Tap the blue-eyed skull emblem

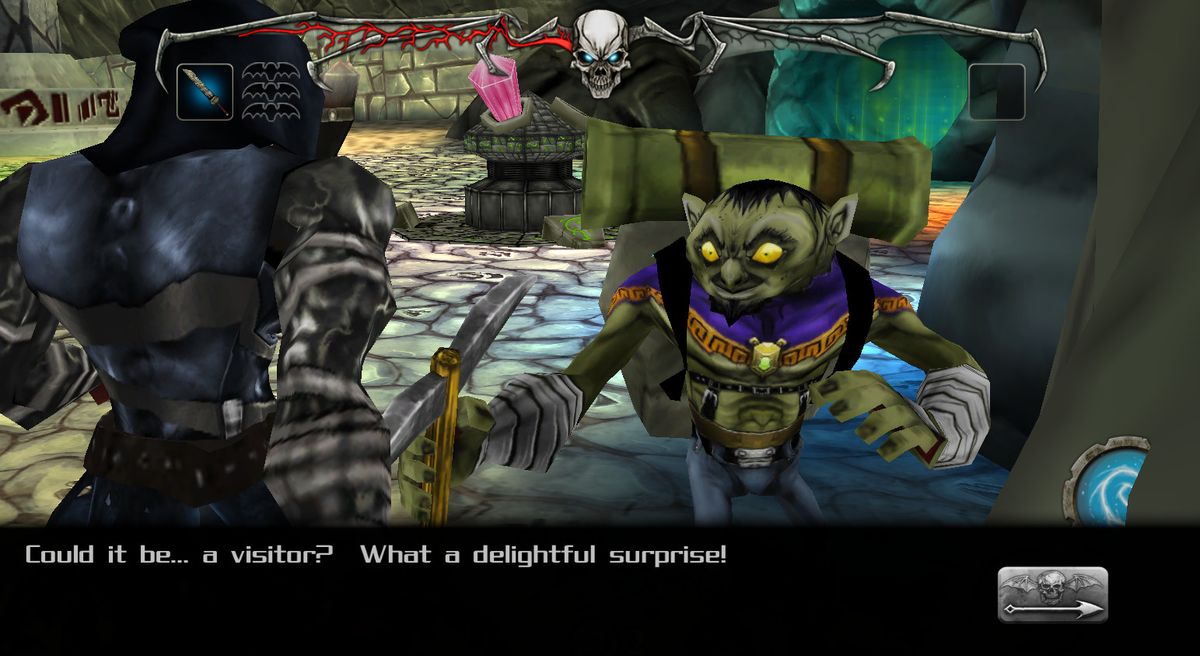599,54
